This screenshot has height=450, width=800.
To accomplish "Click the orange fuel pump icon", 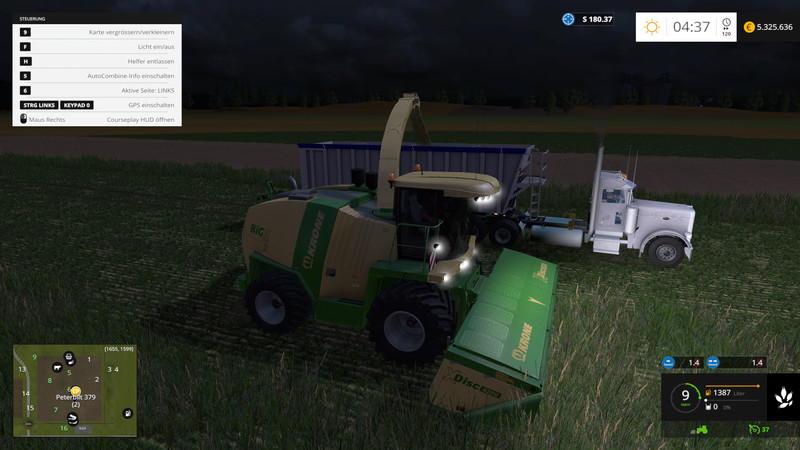I will (x=710, y=395).
